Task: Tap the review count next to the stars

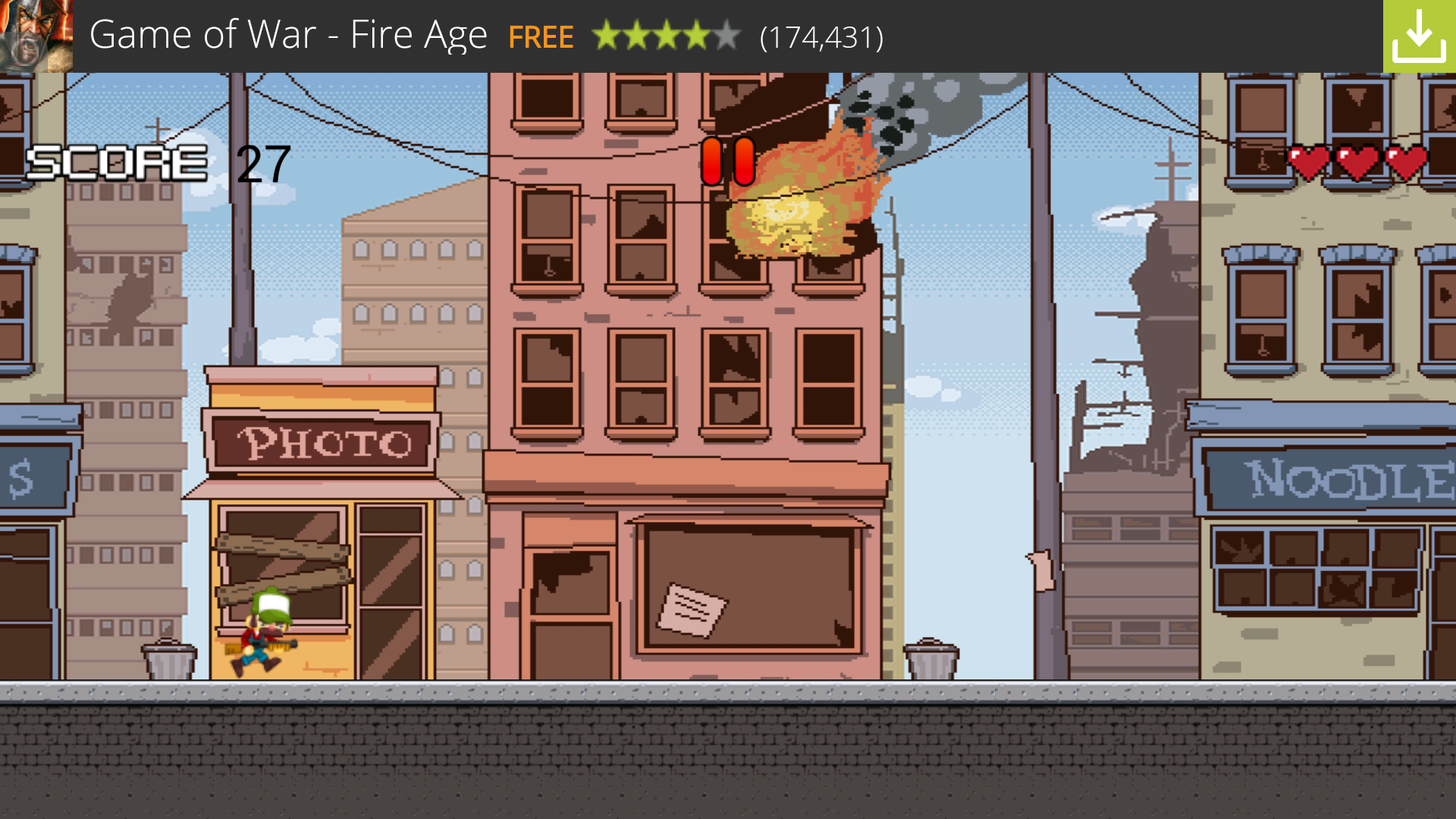Action: [x=820, y=36]
